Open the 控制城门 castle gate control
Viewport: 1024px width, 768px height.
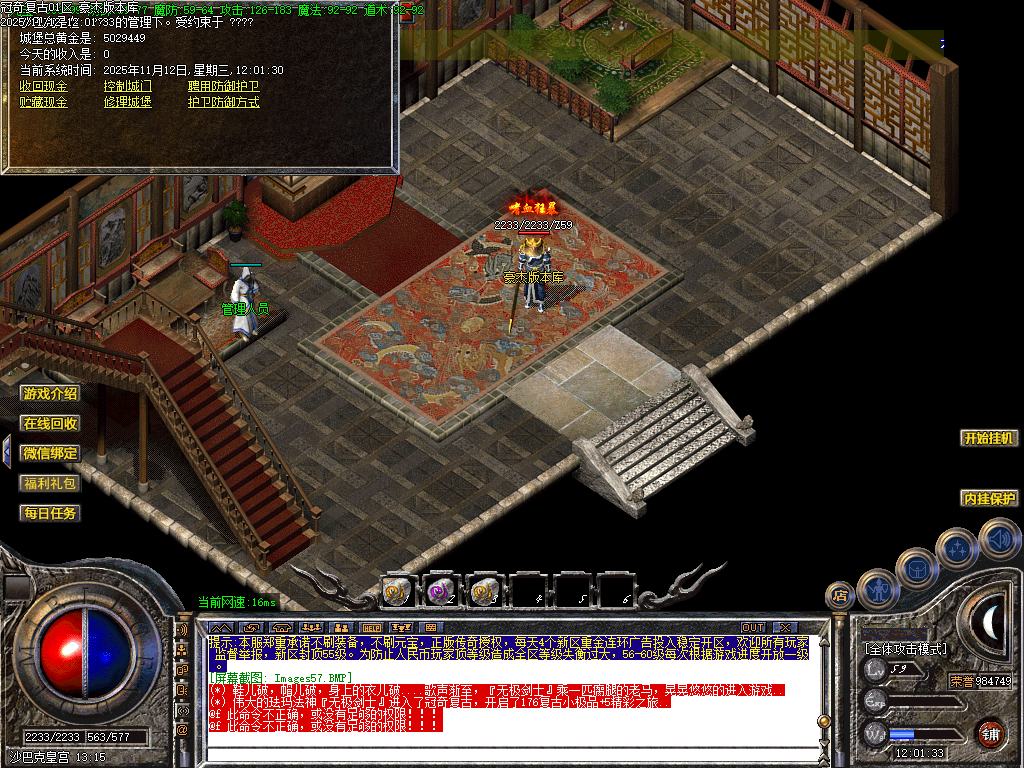tap(128, 86)
